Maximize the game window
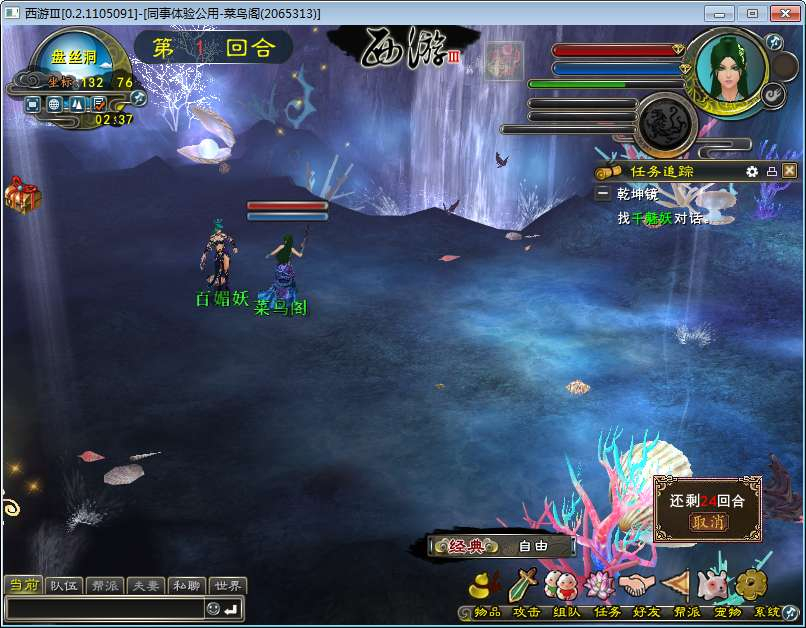 pyautogui.click(x=752, y=13)
